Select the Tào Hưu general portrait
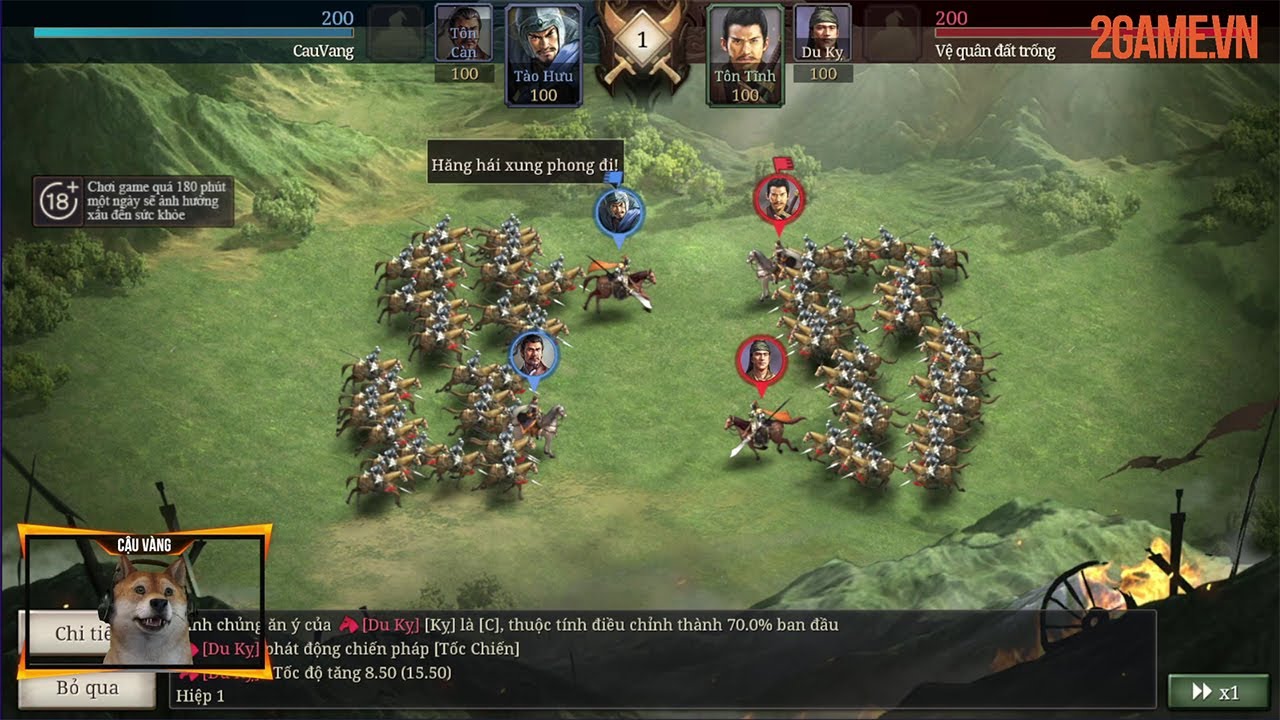 tap(543, 54)
